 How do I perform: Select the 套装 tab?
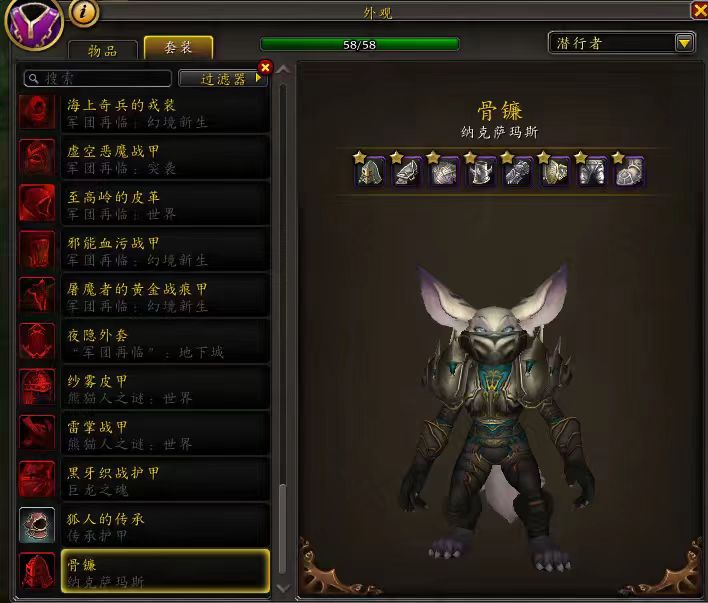pyautogui.click(x=179, y=48)
